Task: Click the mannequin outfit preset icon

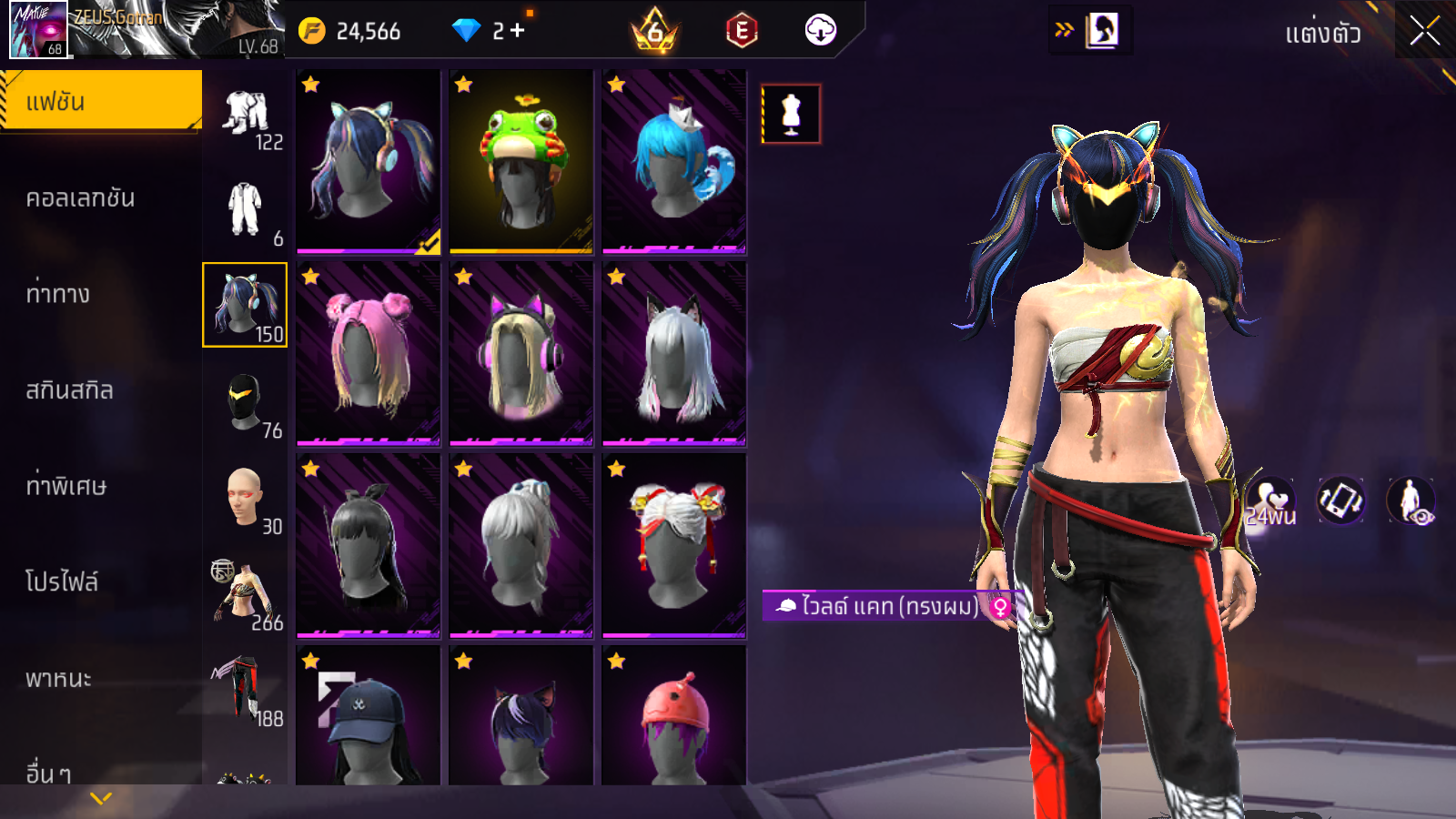Action: (791, 114)
